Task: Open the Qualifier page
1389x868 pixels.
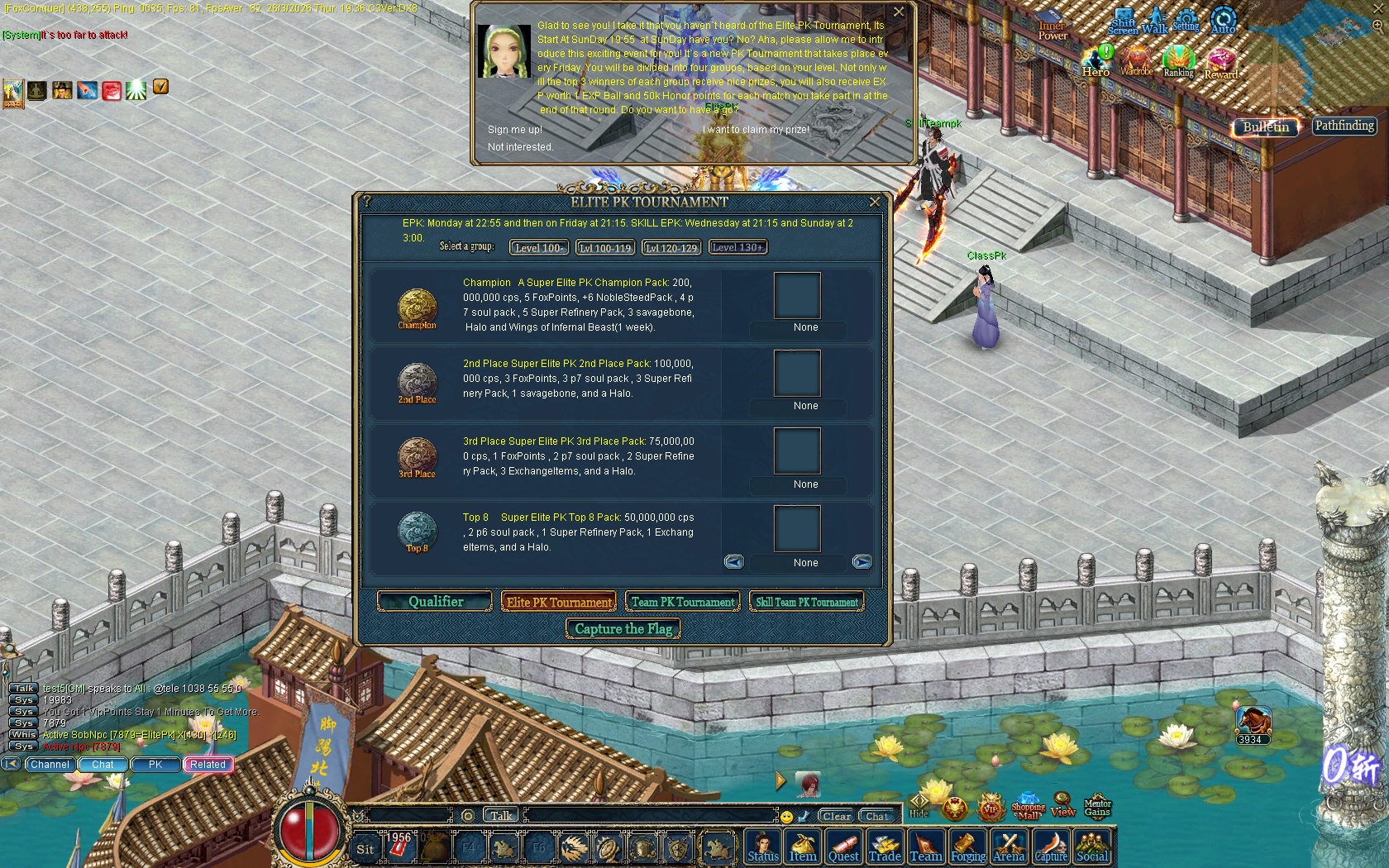Action: click(436, 602)
